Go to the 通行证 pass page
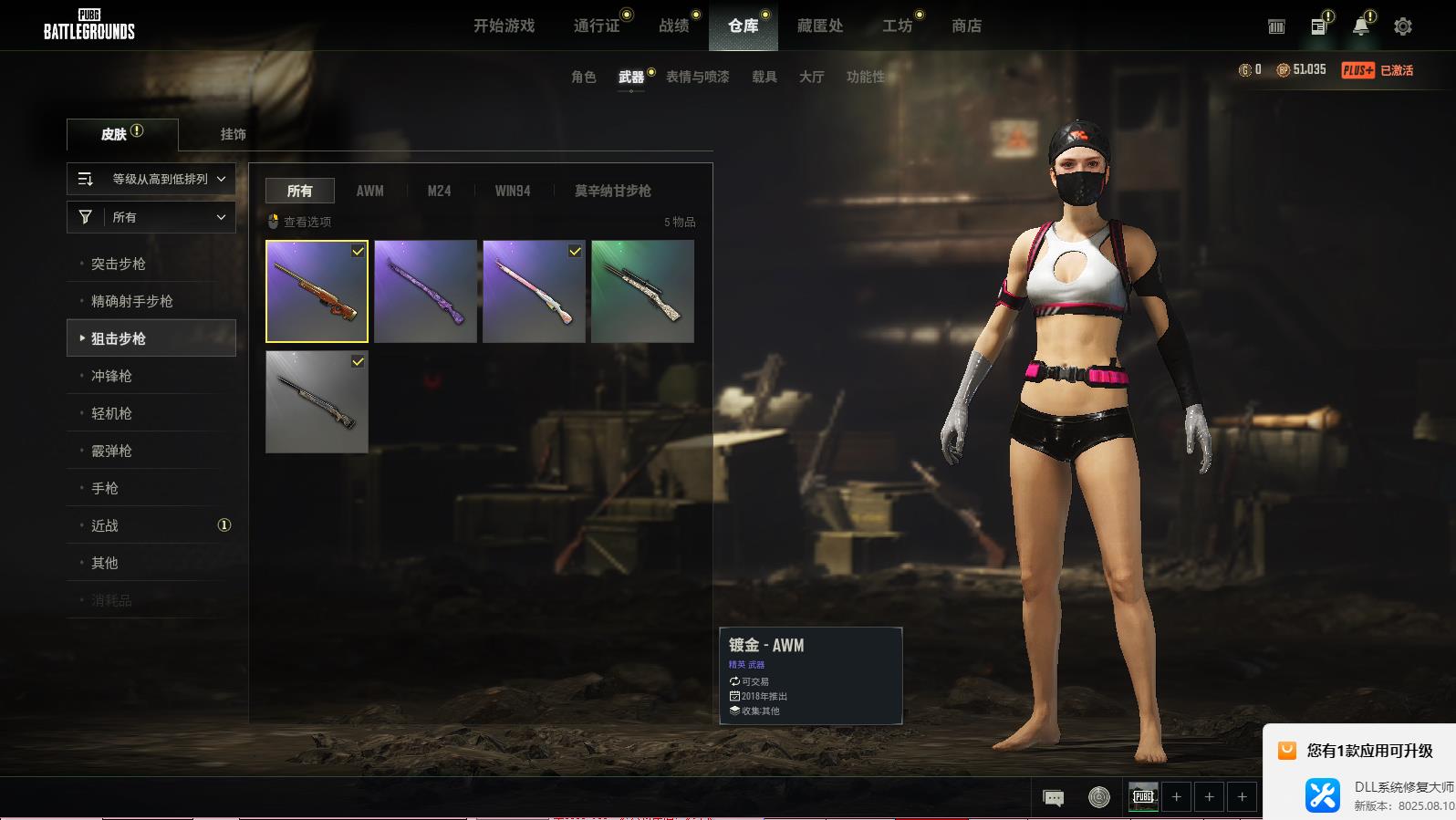The height and width of the screenshot is (820, 1456). pyautogui.click(x=597, y=26)
